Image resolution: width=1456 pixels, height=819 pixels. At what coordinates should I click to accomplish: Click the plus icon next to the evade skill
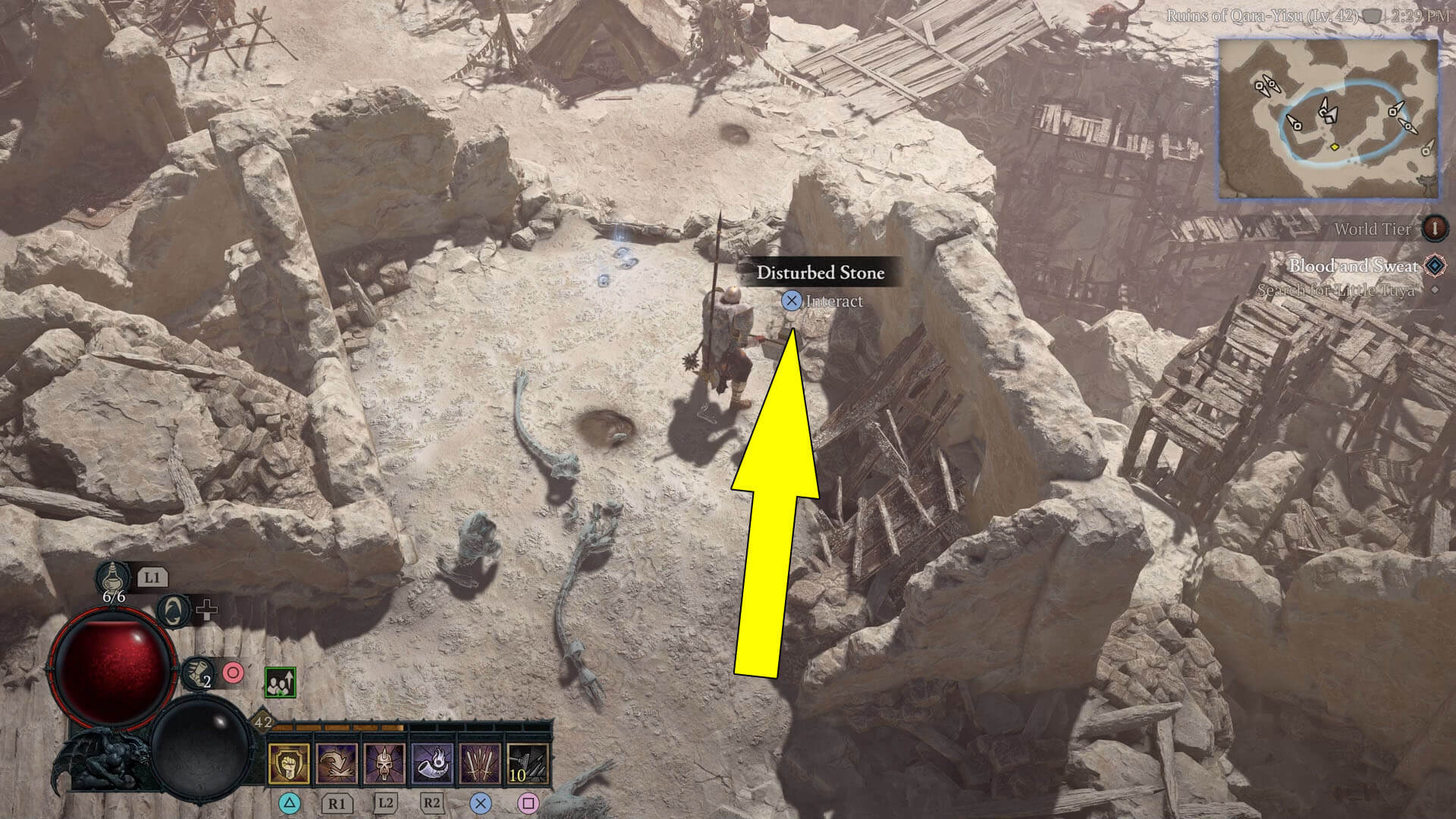(x=207, y=610)
